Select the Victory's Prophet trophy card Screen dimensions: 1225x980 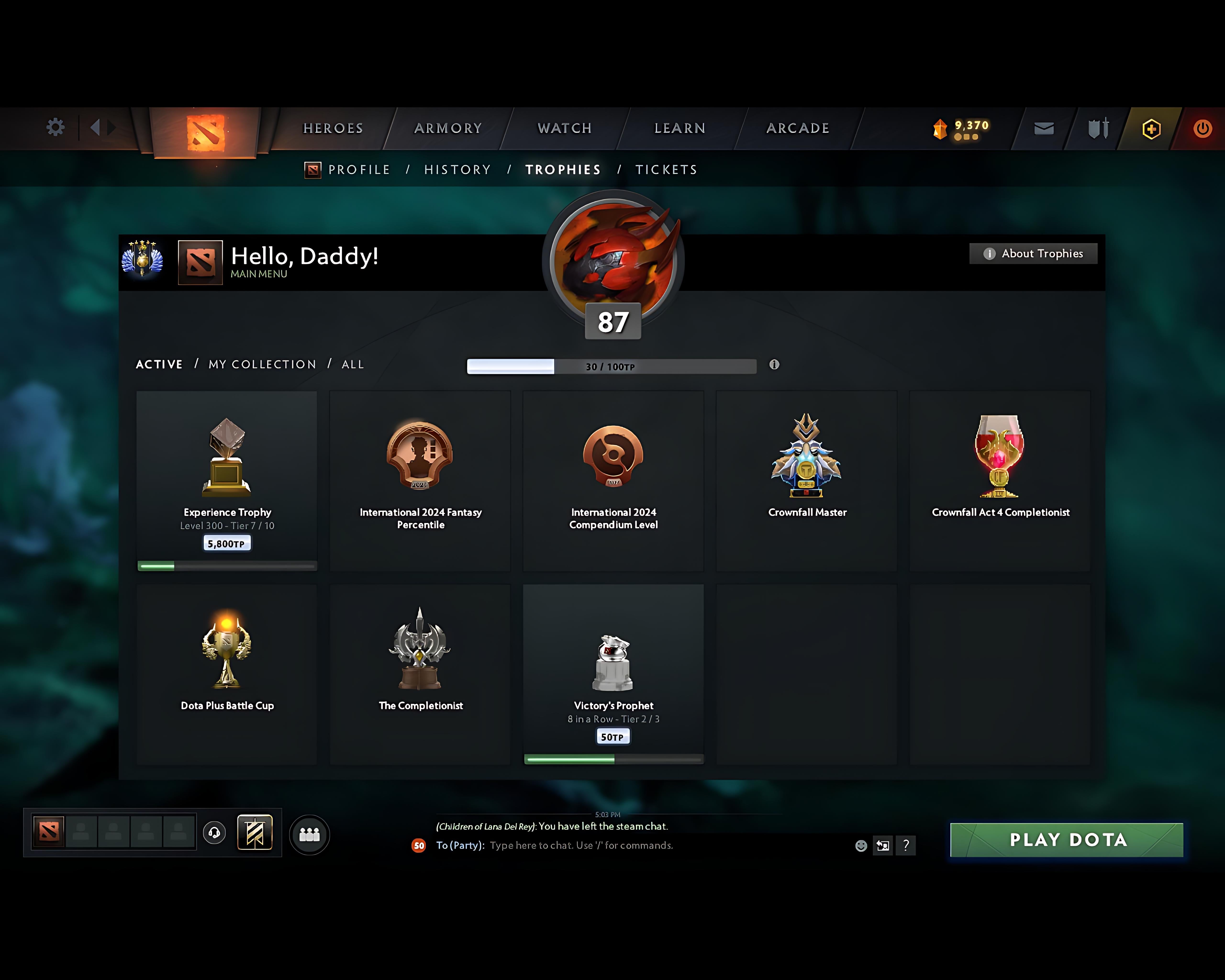click(612, 673)
